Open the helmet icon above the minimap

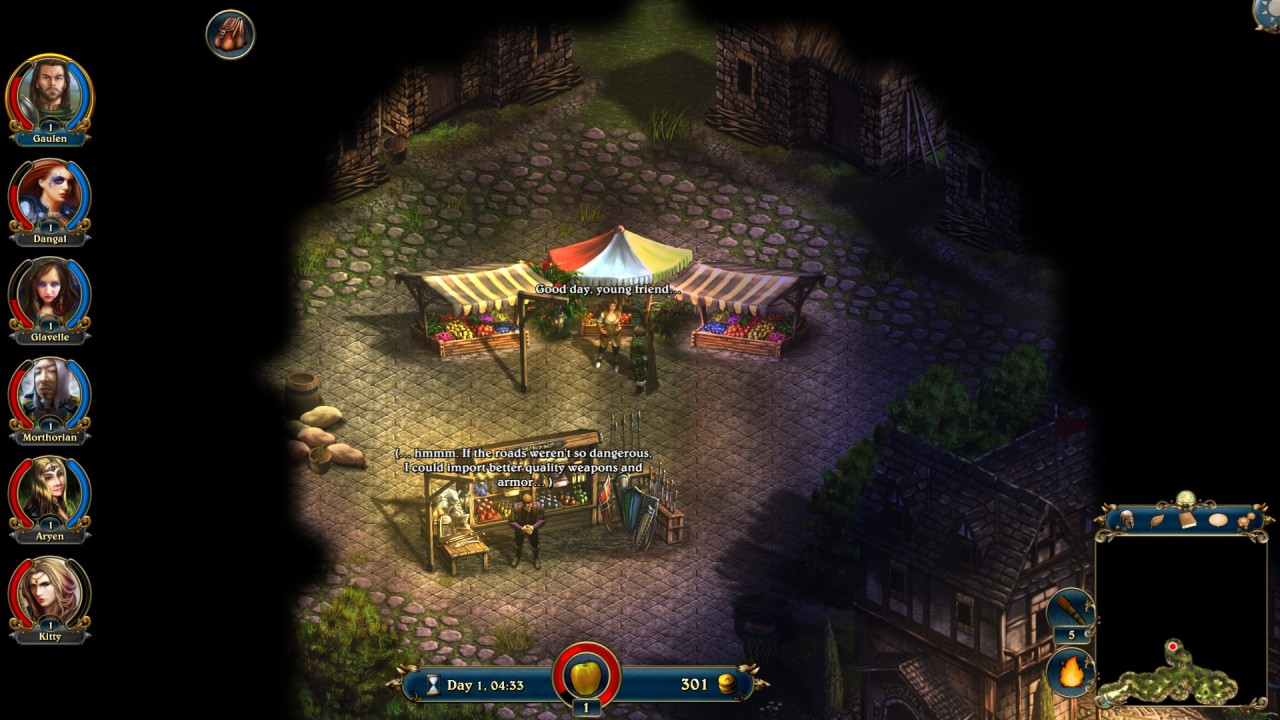(x=1127, y=520)
